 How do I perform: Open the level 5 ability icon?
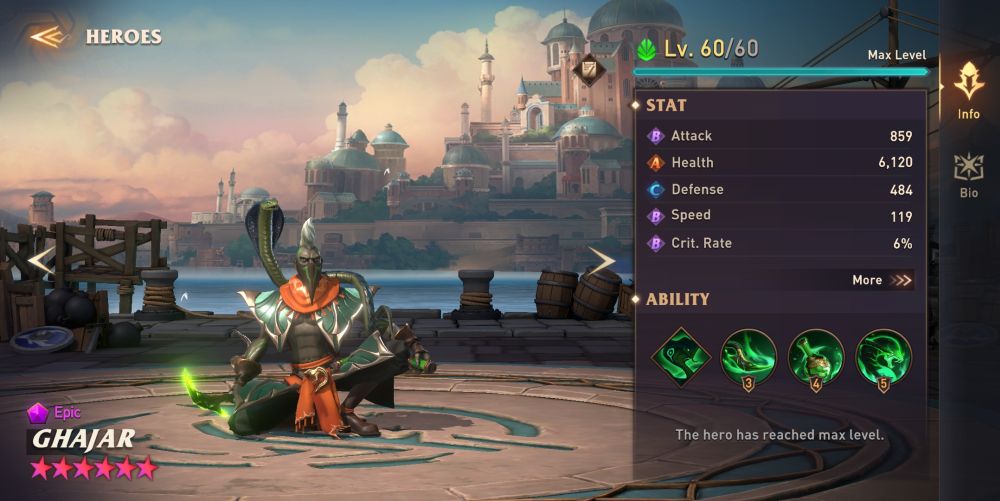tap(883, 357)
